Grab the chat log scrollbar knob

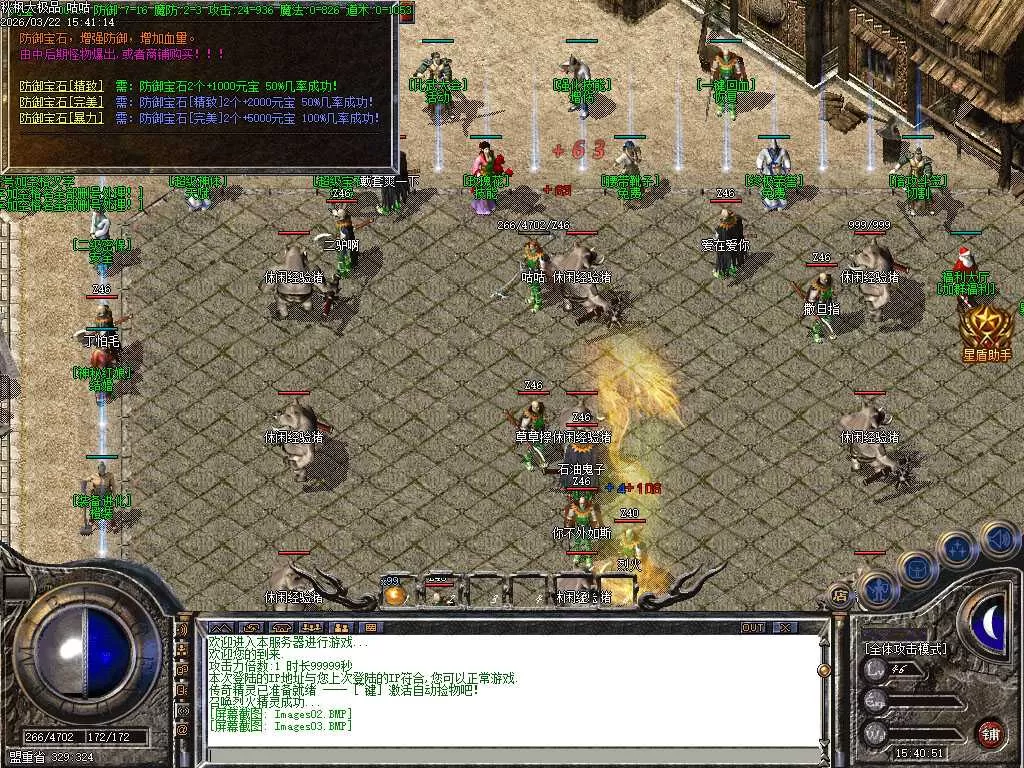point(824,670)
